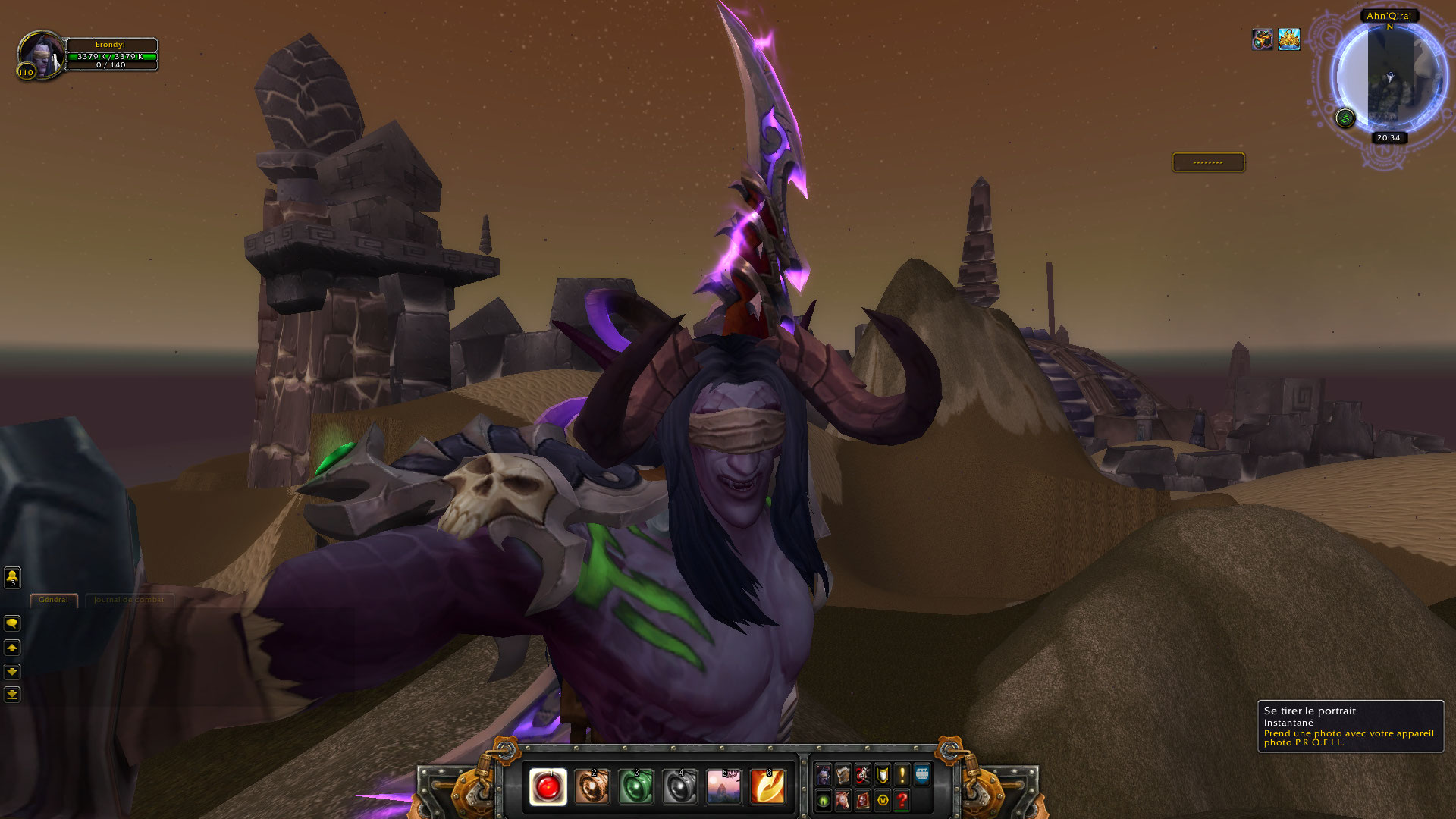Open the spellbook micro button

pyautogui.click(x=843, y=775)
